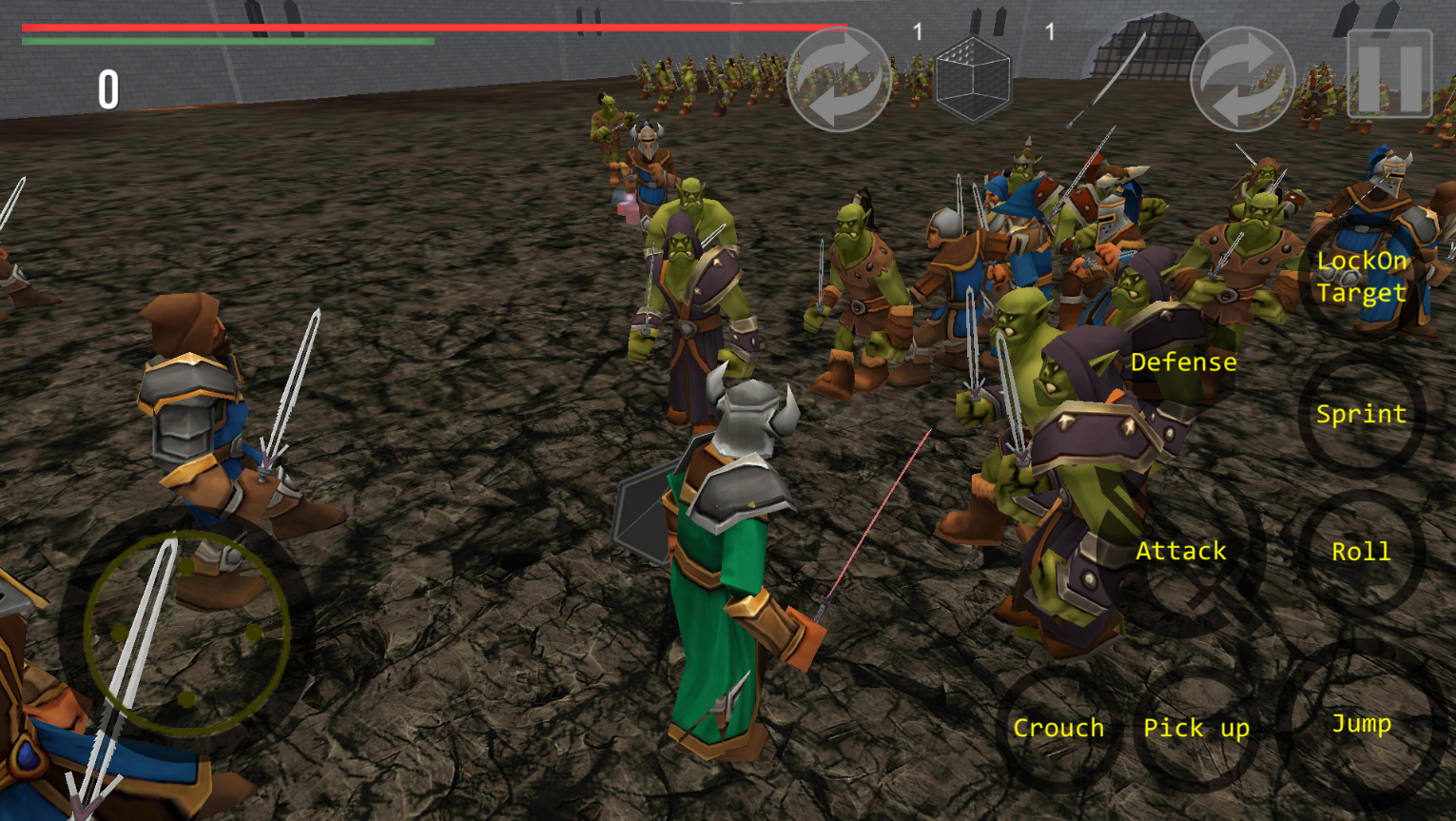
Task: Tap the '1' counter beside the cube icon
Action: [918, 31]
